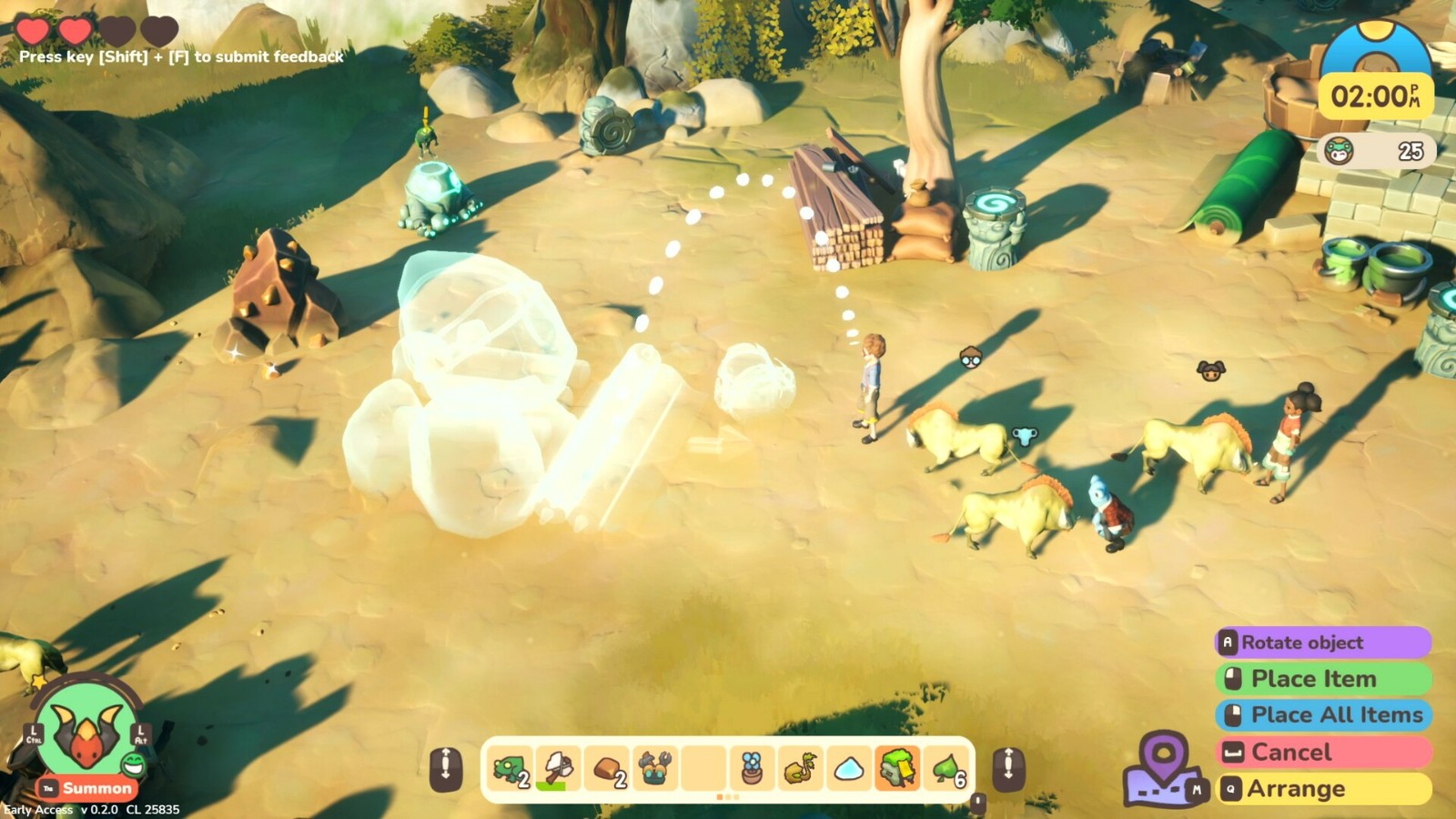Viewport: 1456px width, 819px height.
Task: Choose the brown clay lump slot
Action: pos(607,769)
